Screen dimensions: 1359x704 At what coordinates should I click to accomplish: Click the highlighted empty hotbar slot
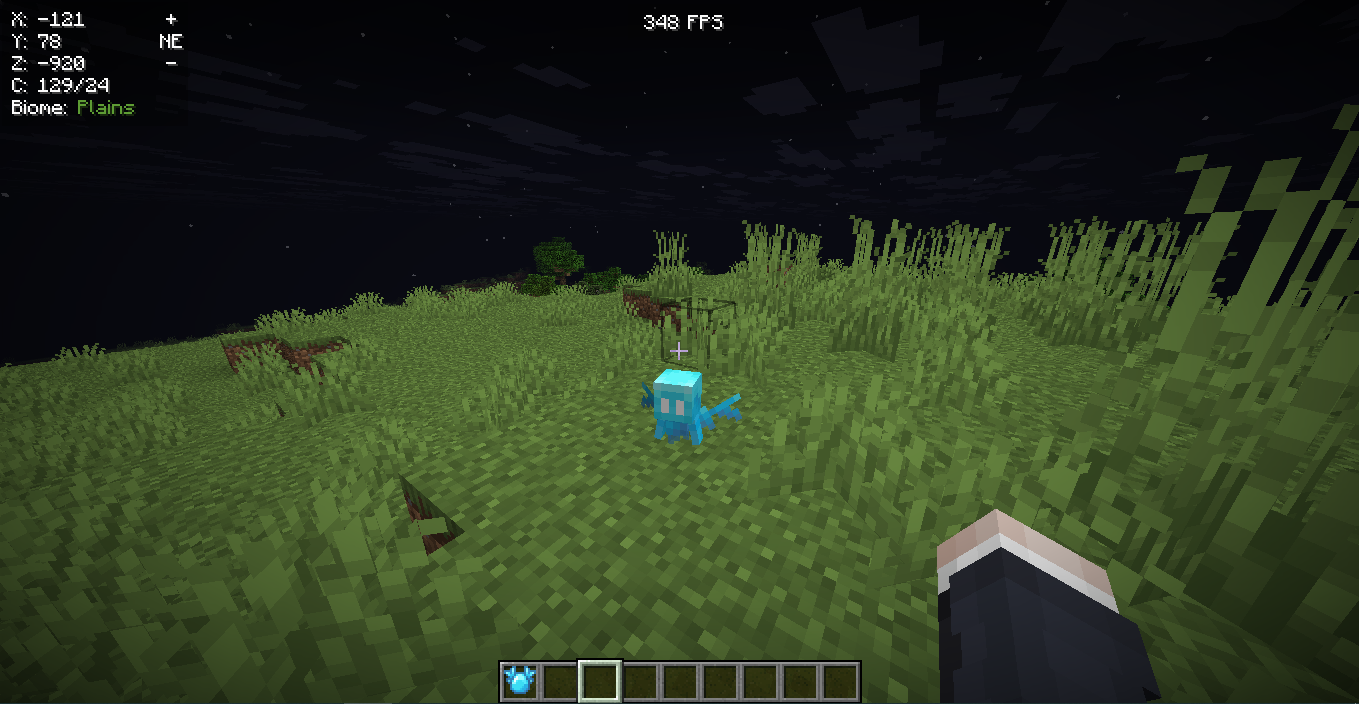click(600, 682)
